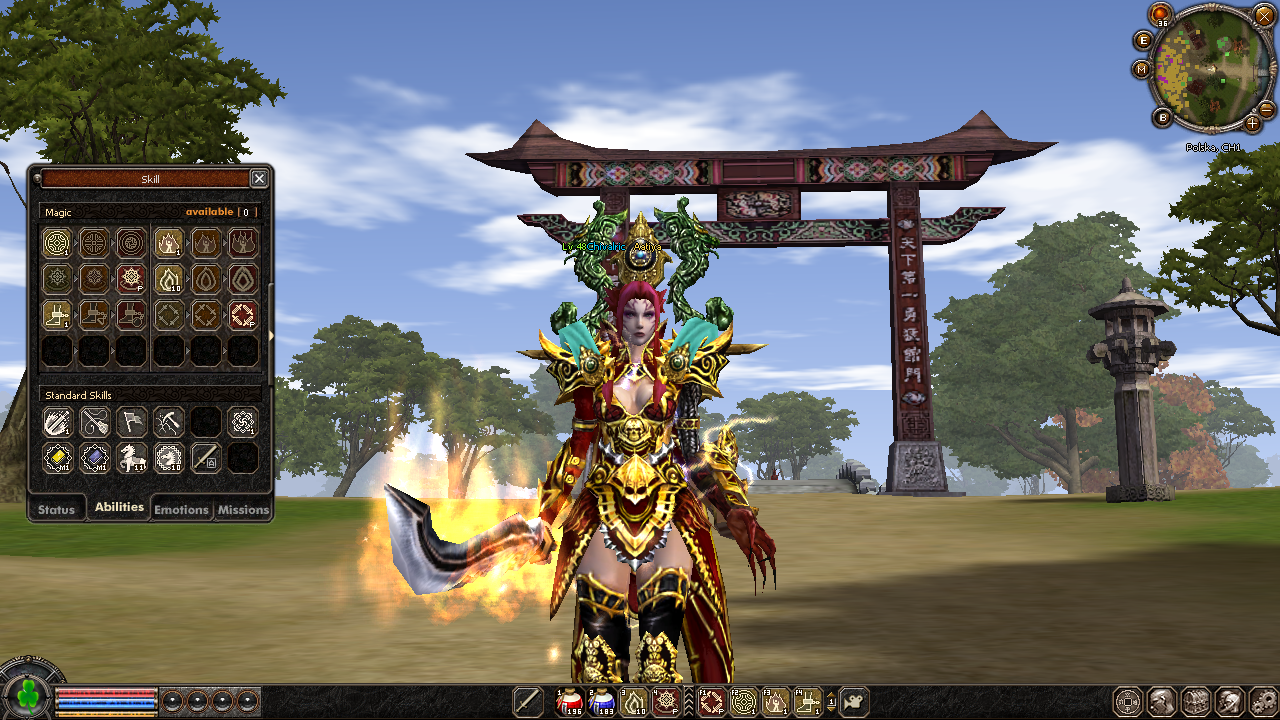Image resolution: width=1280 pixels, height=720 pixels.
Task: Use the blue potion in quickslot 2
Action: [602, 702]
